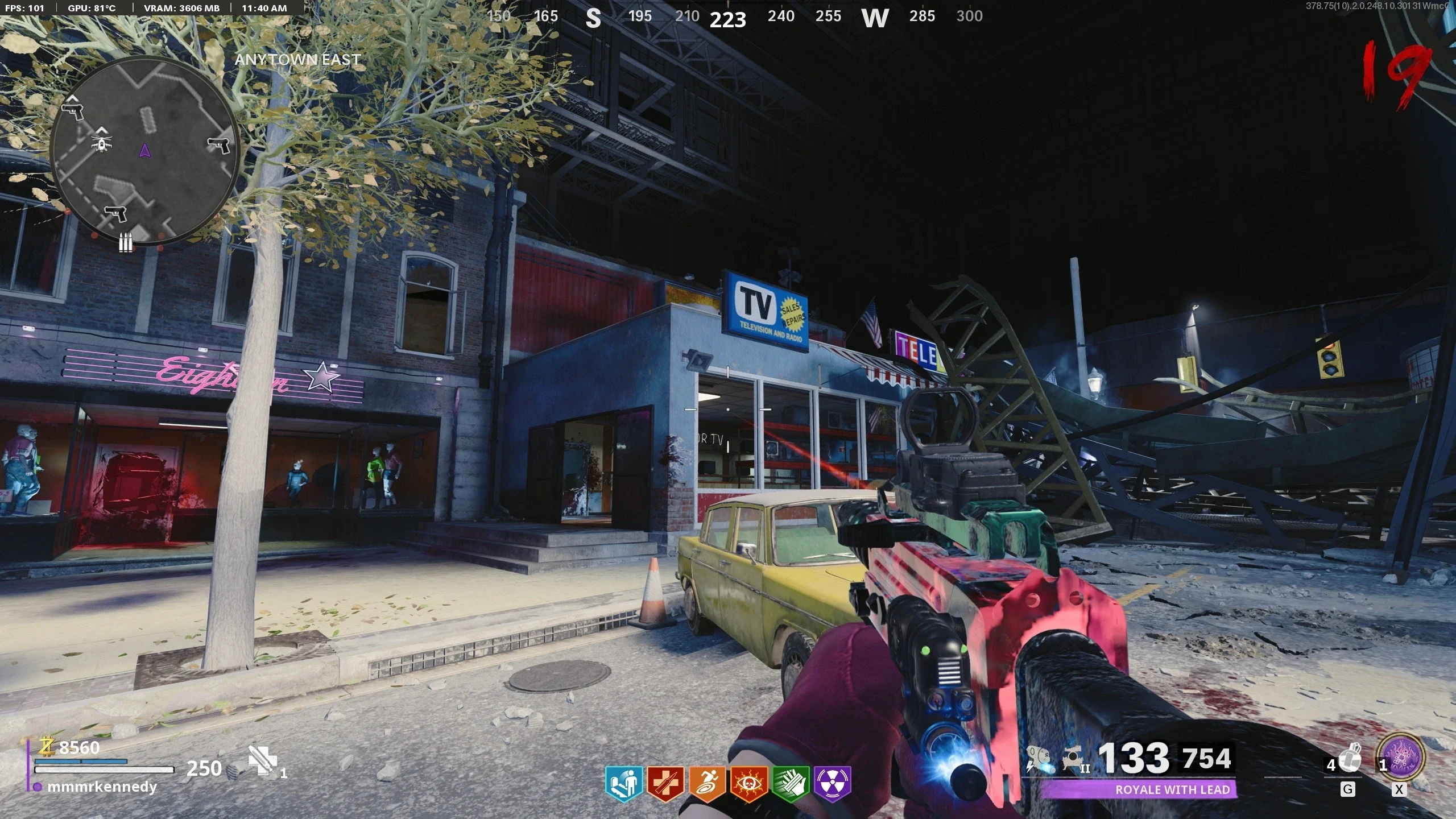The height and width of the screenshot is (819, 1456).
Task: Click the three-bullet ammo marker below minimap
Action: pyautogui.click(x=126, y=244)
